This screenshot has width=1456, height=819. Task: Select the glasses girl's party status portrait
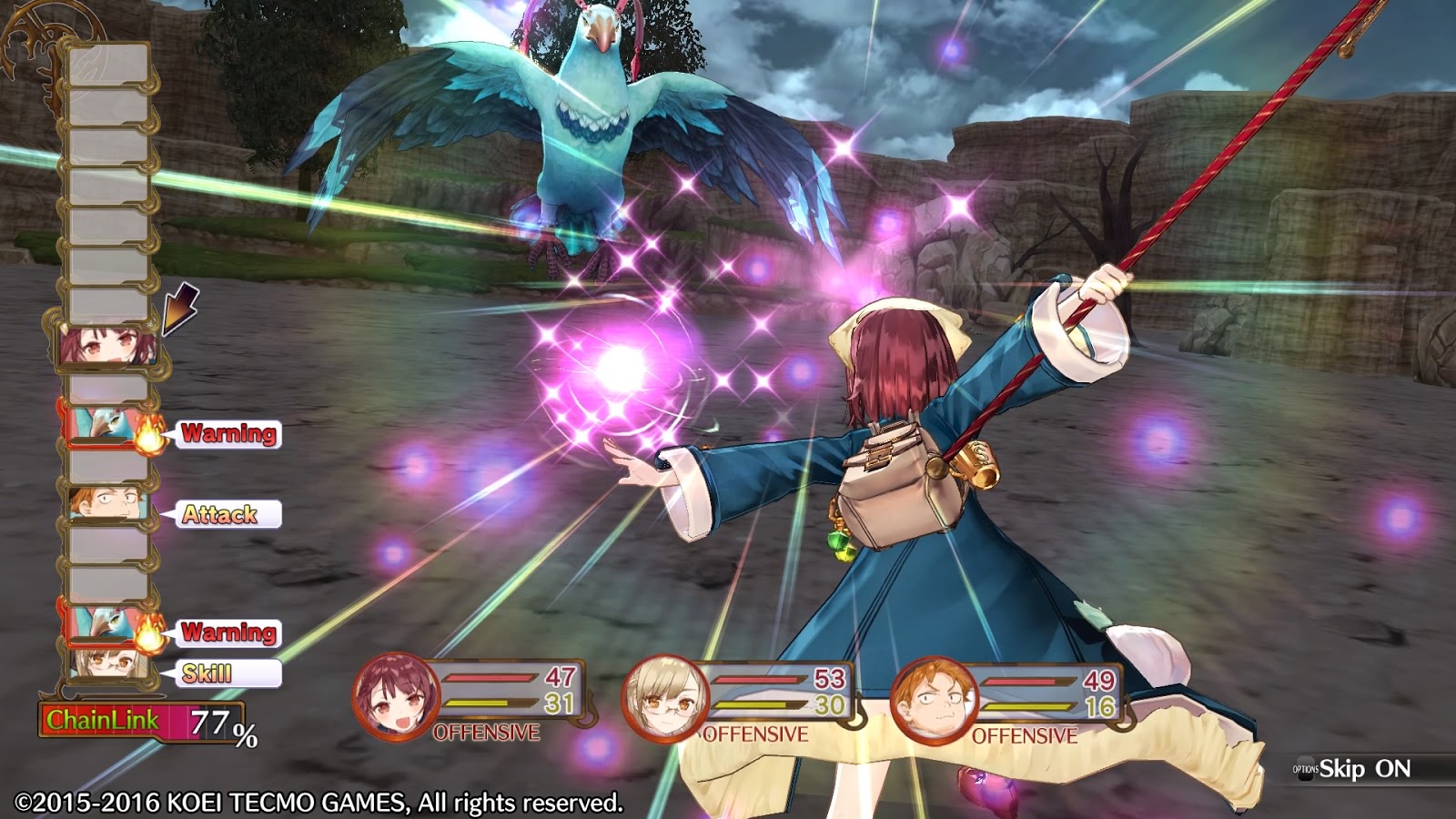pyautogui.click(x=664, y=699)
